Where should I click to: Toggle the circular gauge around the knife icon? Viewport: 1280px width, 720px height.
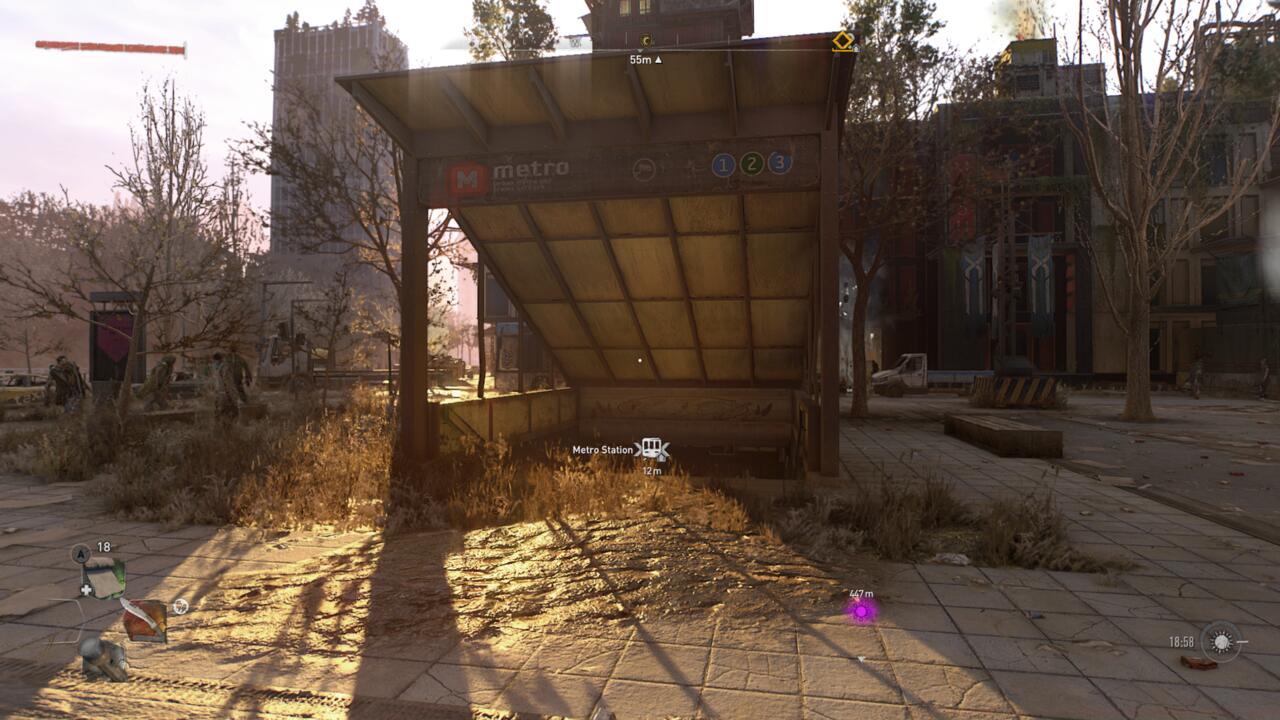coord(180,605)
